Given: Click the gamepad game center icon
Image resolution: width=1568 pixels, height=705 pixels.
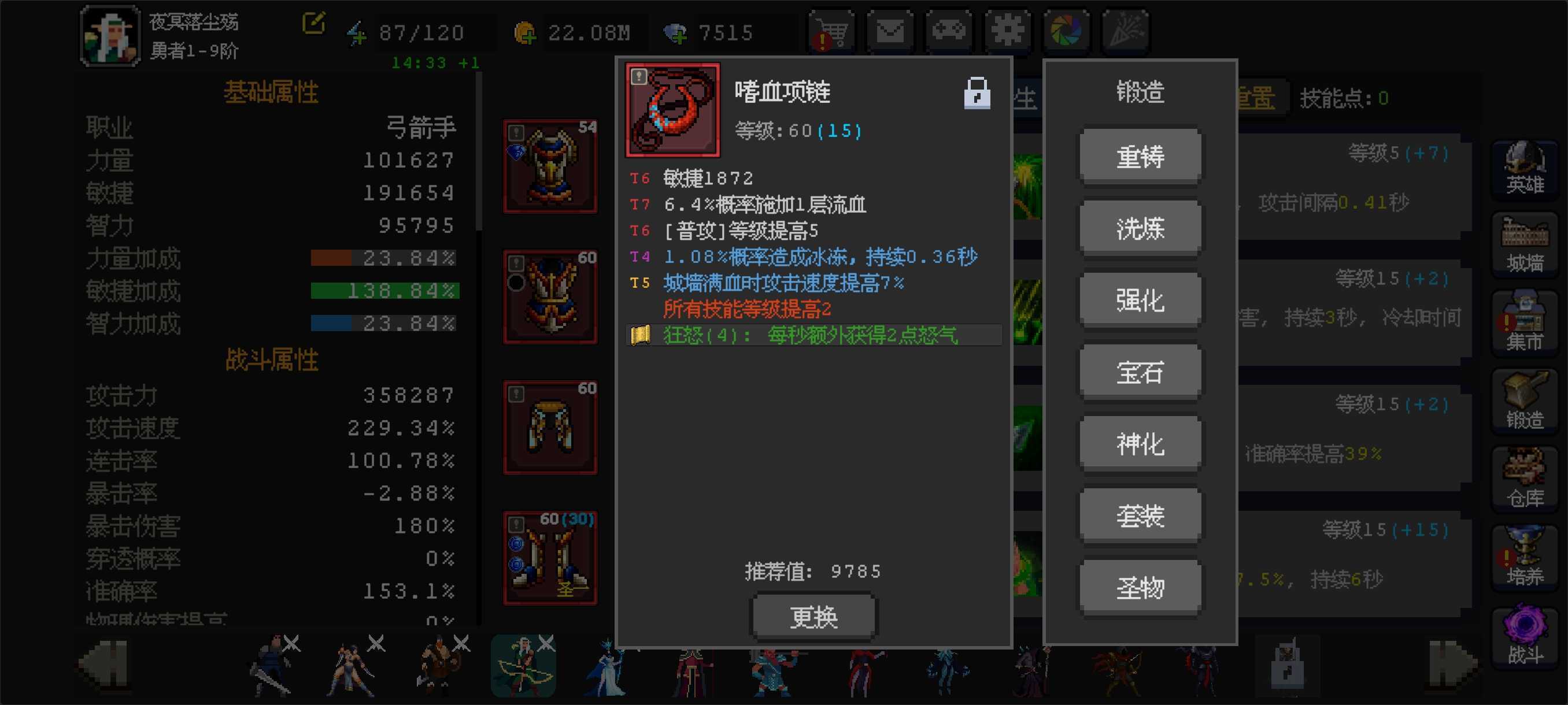Looking at the screenshot, I should click(x=948, y=31).
